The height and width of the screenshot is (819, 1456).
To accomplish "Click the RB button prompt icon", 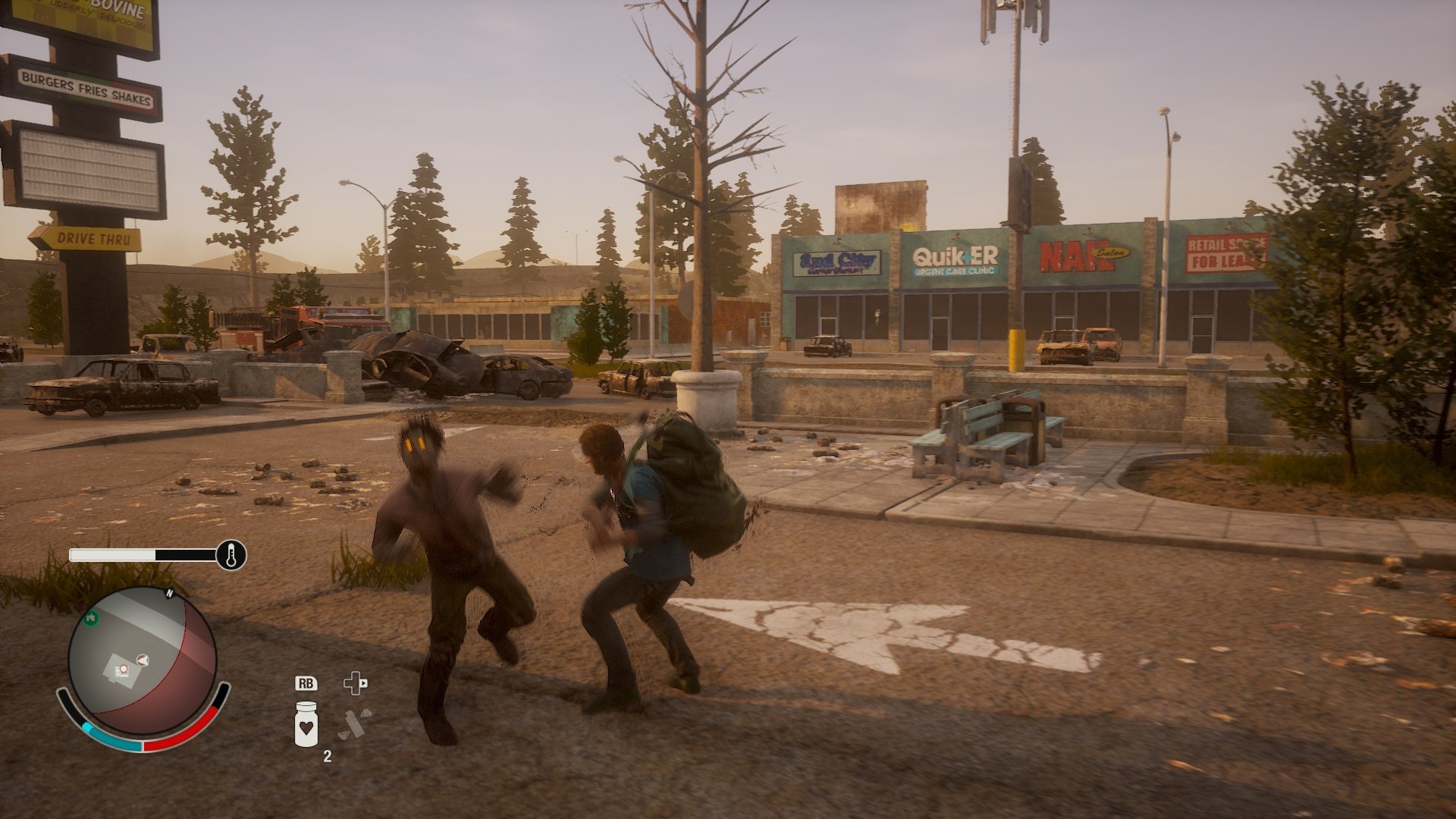I will [x=307, y=683].
